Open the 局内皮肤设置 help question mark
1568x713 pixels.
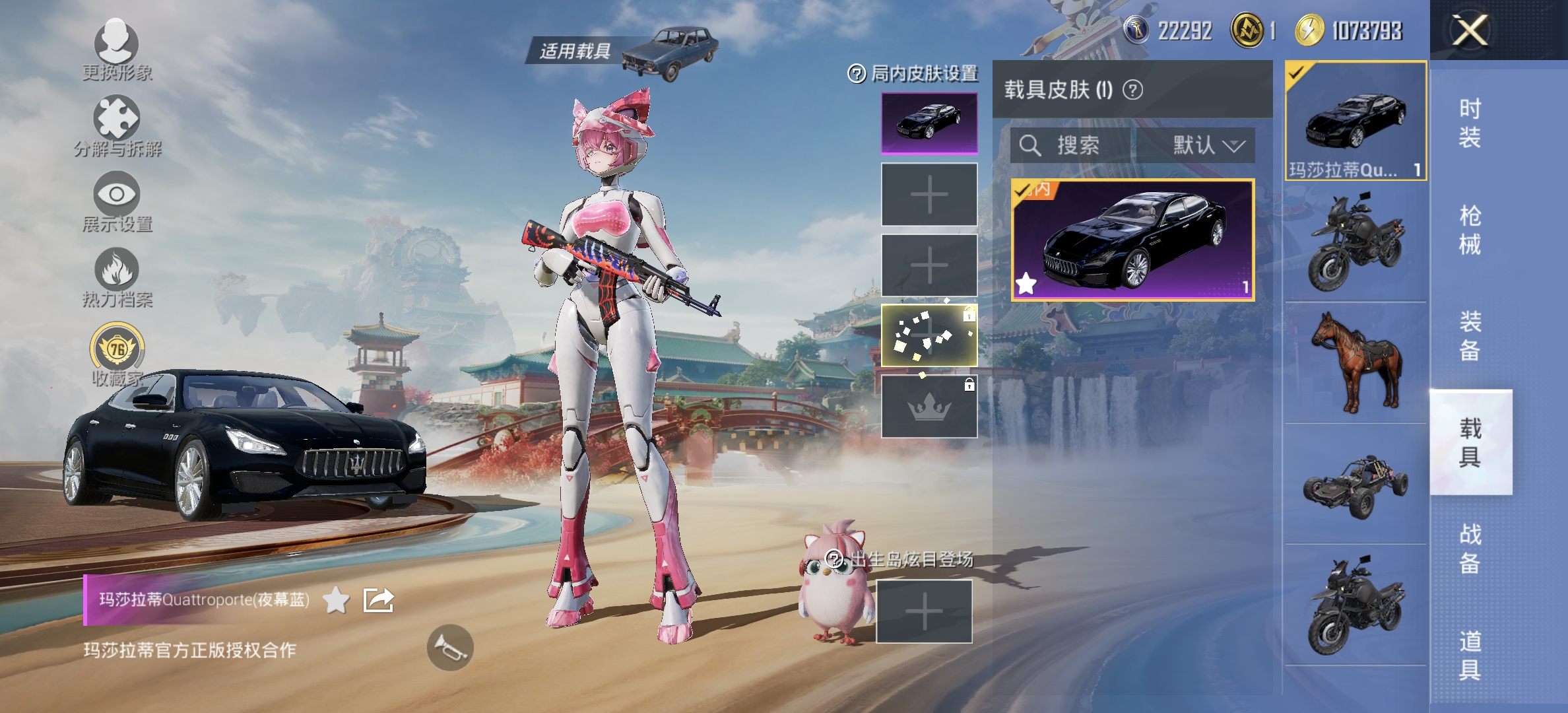coord(856,74)
